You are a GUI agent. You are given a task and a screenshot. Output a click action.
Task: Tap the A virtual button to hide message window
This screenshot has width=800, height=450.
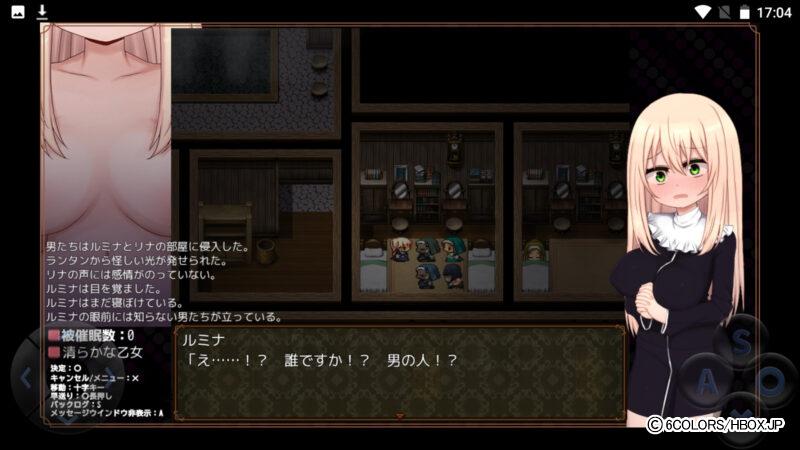pyautogui.click(x=708, y=382)
